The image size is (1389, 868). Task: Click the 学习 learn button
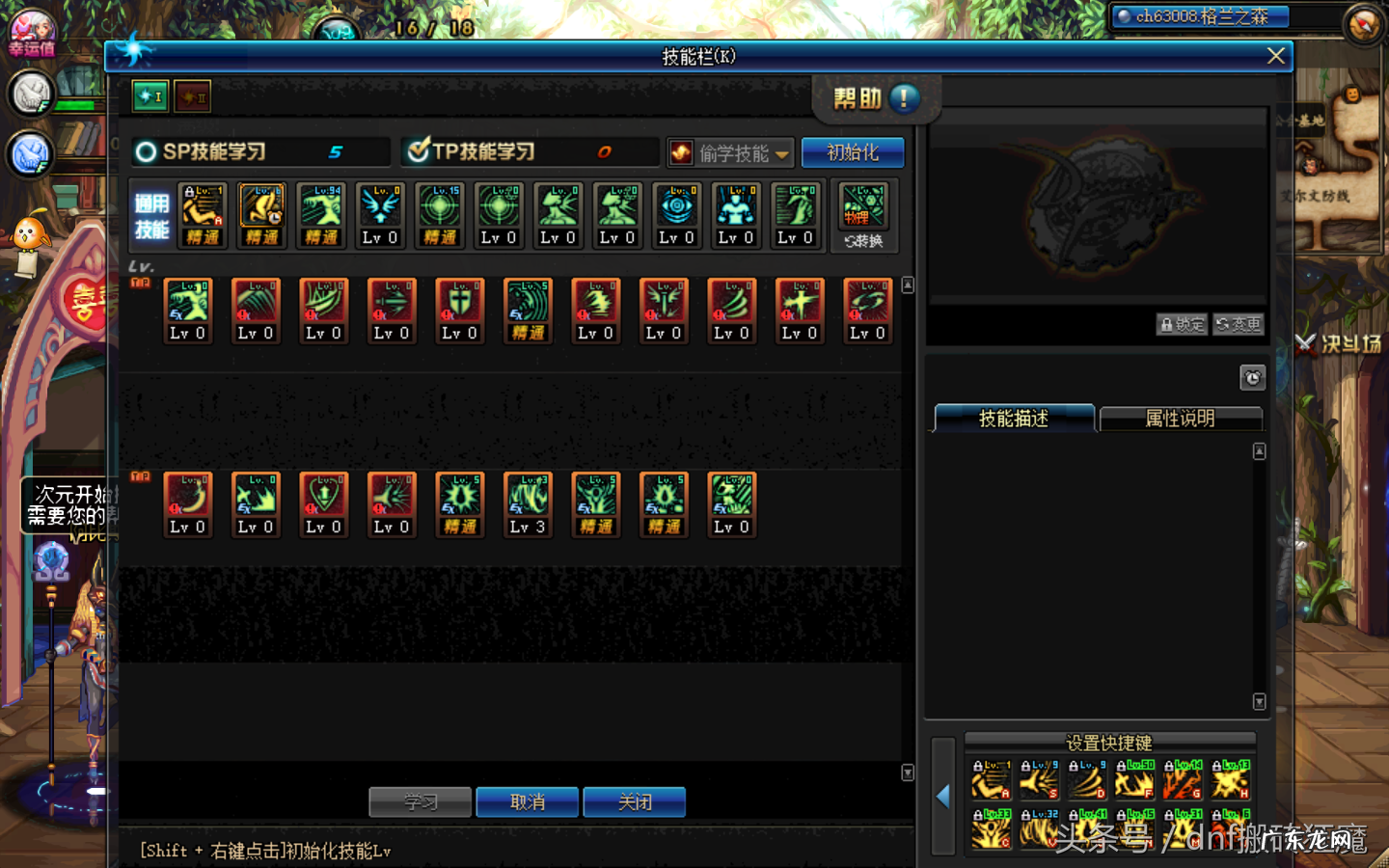pyautogui.click(x=420, y=801)
